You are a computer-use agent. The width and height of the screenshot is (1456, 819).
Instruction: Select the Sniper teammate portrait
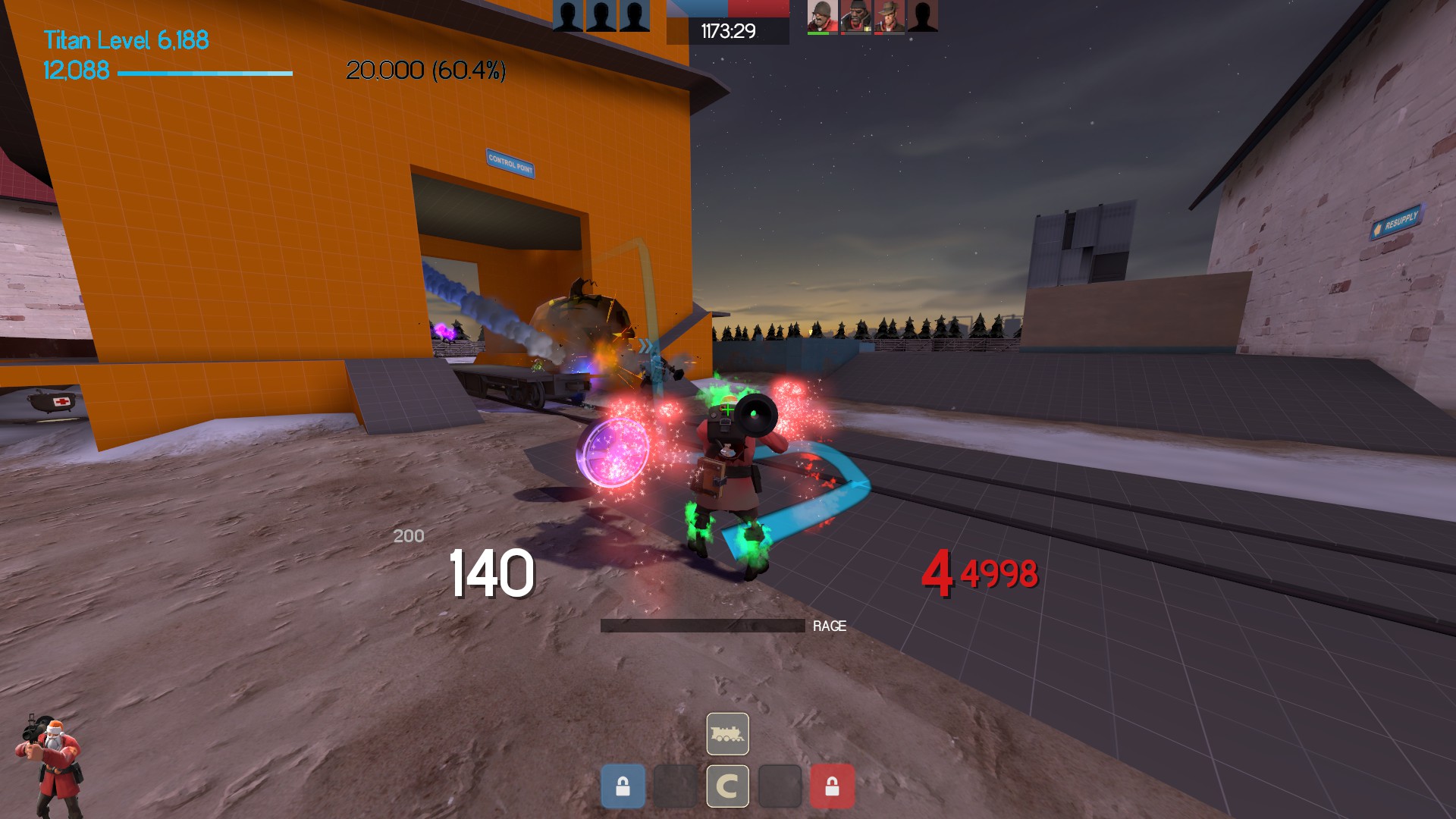(x=889, y=16)
